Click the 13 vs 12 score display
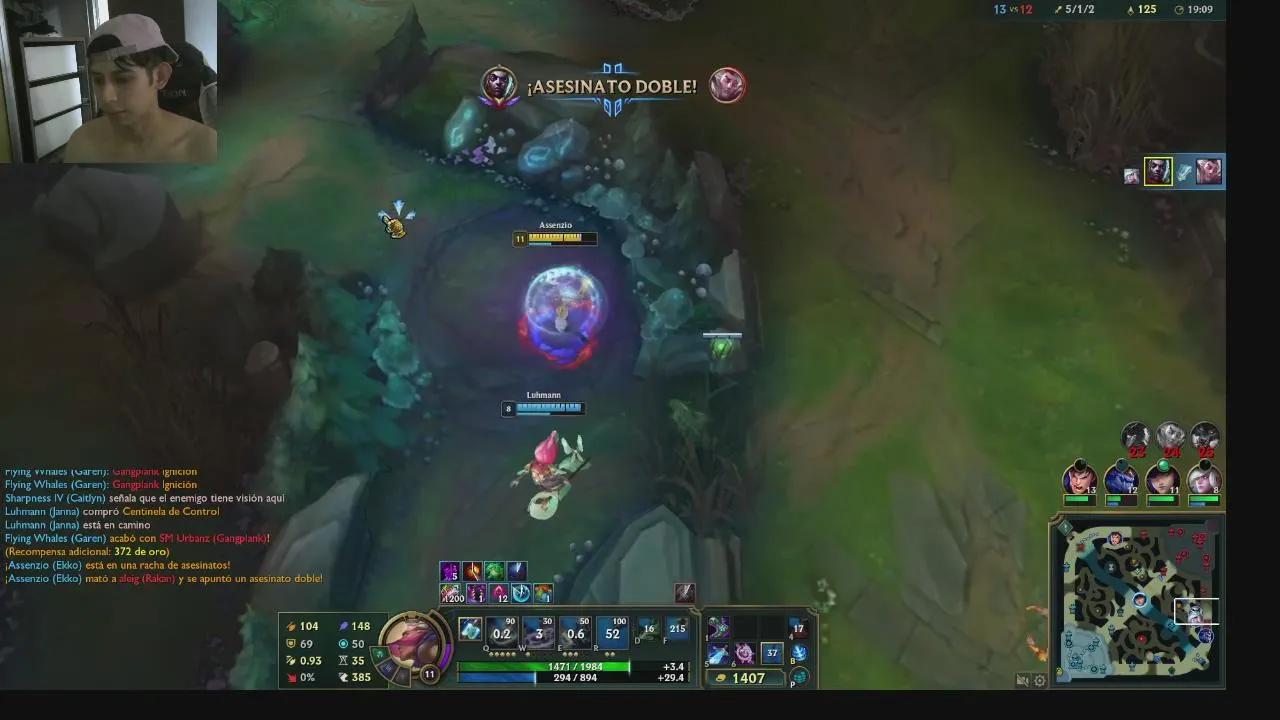This screenshot has height=720, width=1280. [1018, 10]
